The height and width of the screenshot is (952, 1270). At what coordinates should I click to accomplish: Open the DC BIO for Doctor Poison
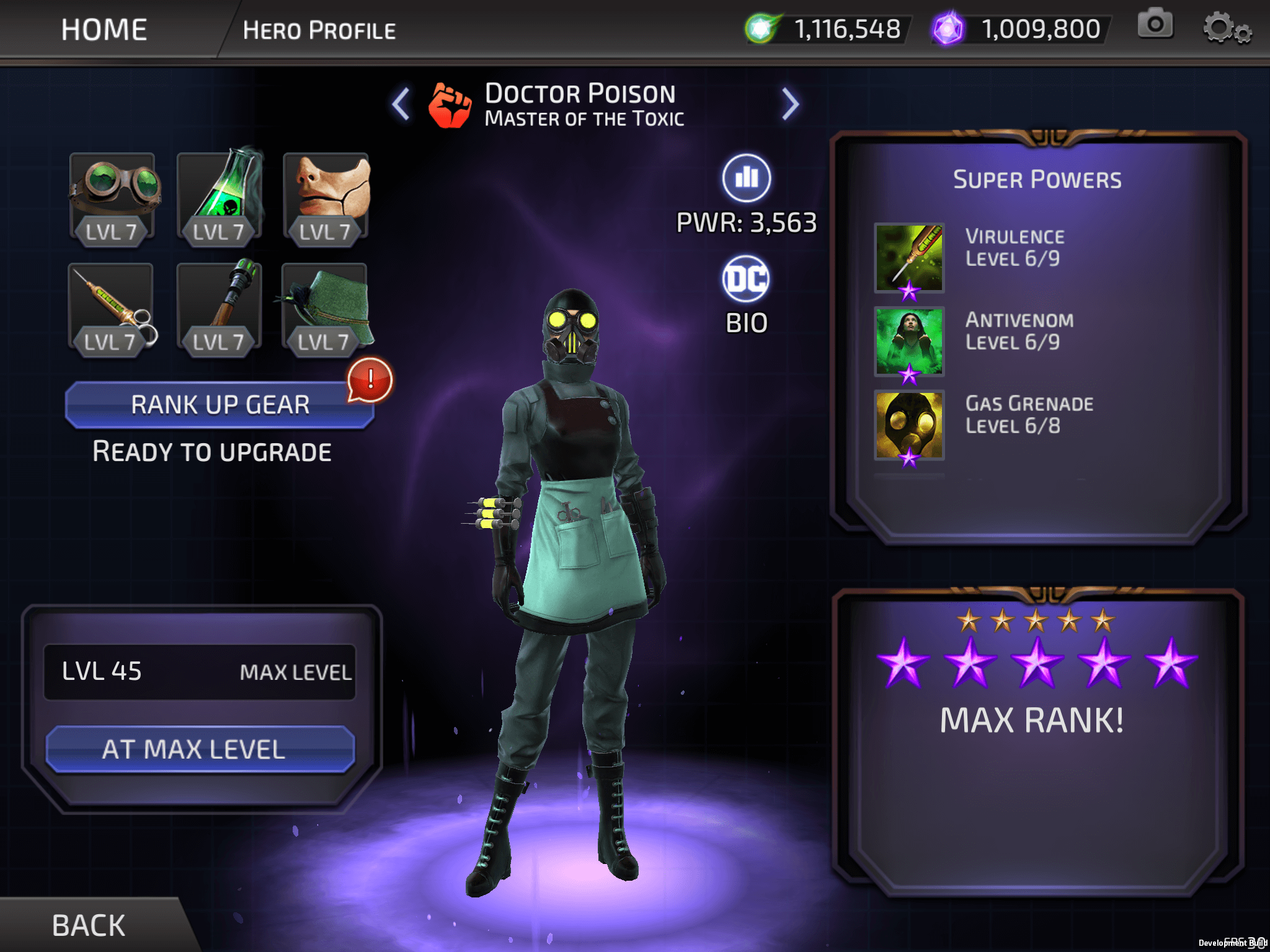[747, 280]
